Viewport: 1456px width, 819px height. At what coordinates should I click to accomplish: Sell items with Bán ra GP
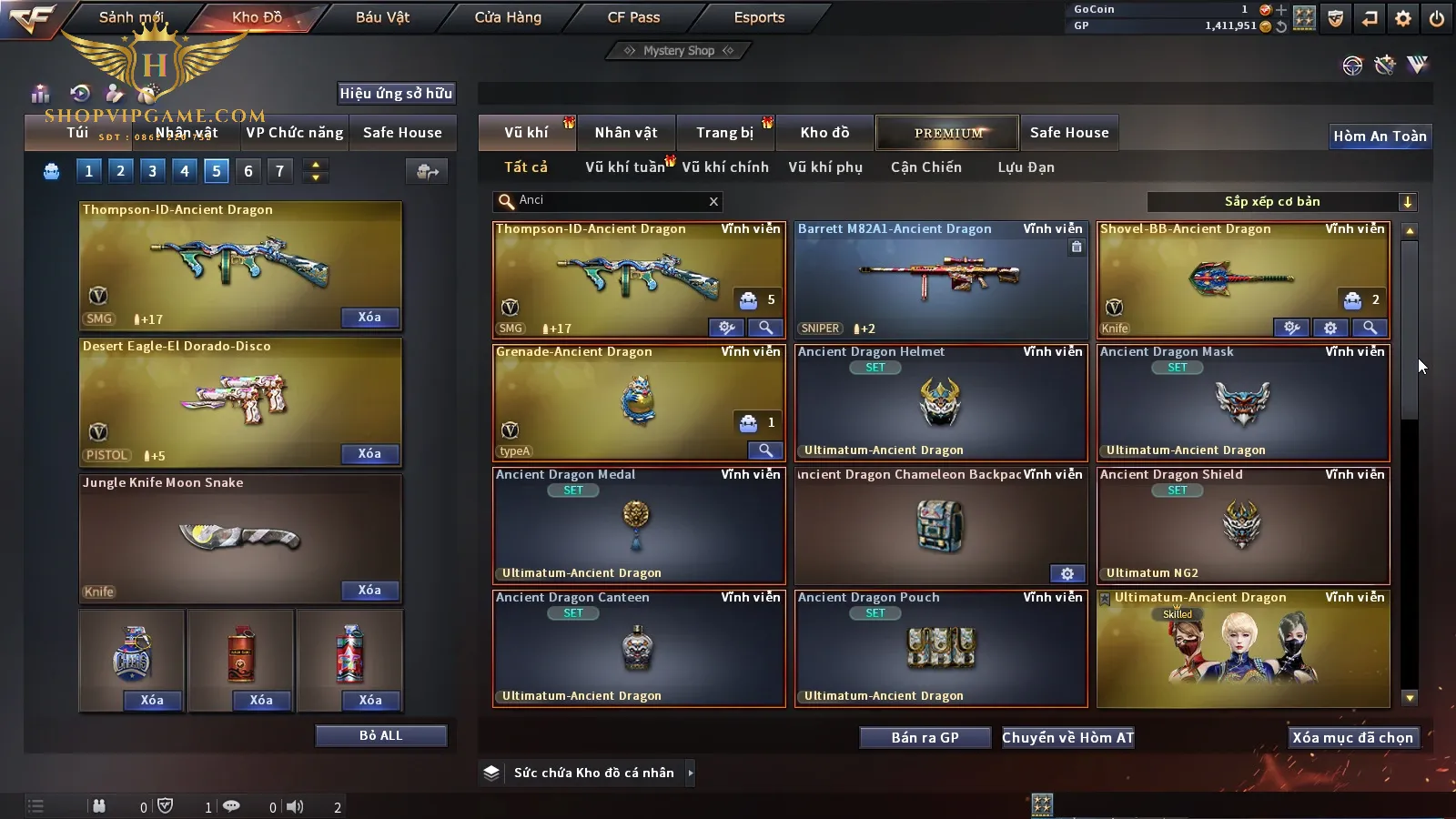[x=925, y=738]
